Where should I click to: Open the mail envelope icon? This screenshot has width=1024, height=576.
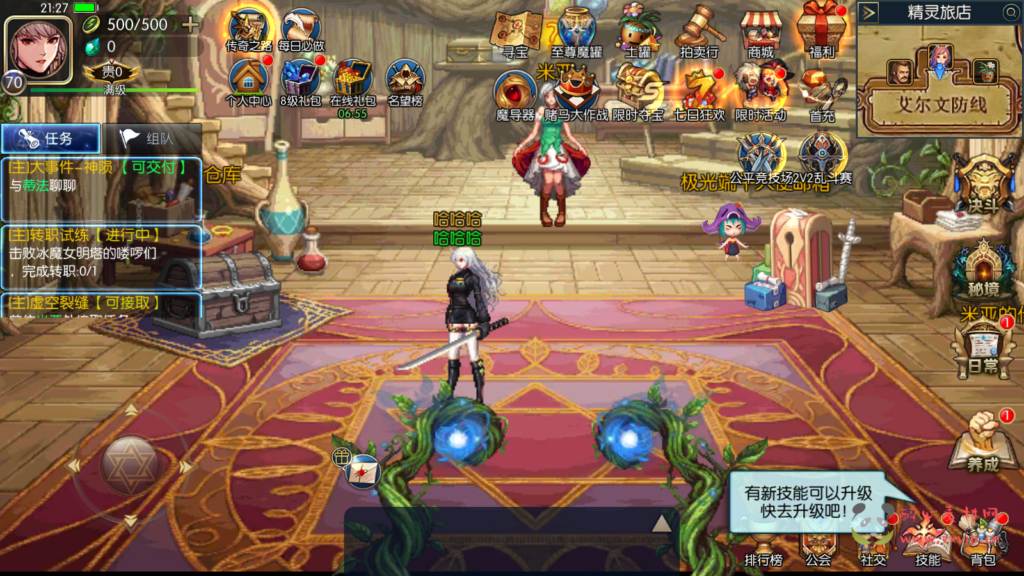pyautogui.click(x=363, y=468)
